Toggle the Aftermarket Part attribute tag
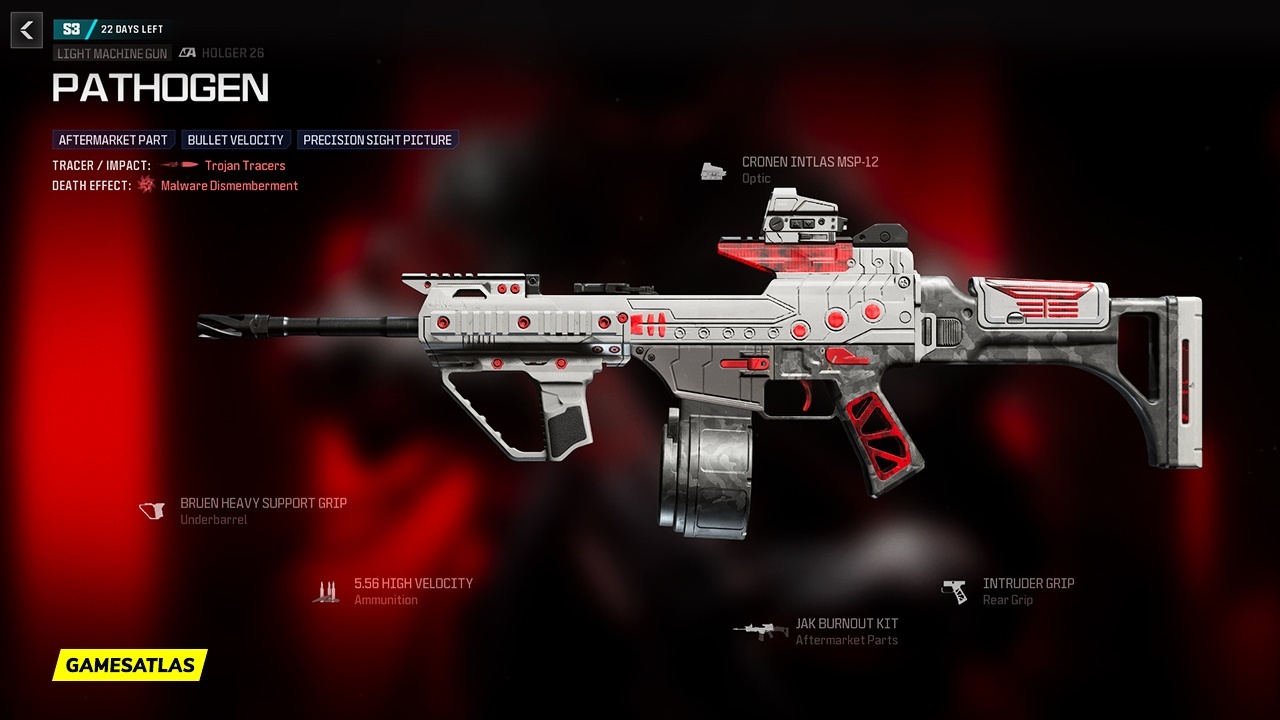The image size is (1280, 720). pyautogui.click(x=112, y=140)
